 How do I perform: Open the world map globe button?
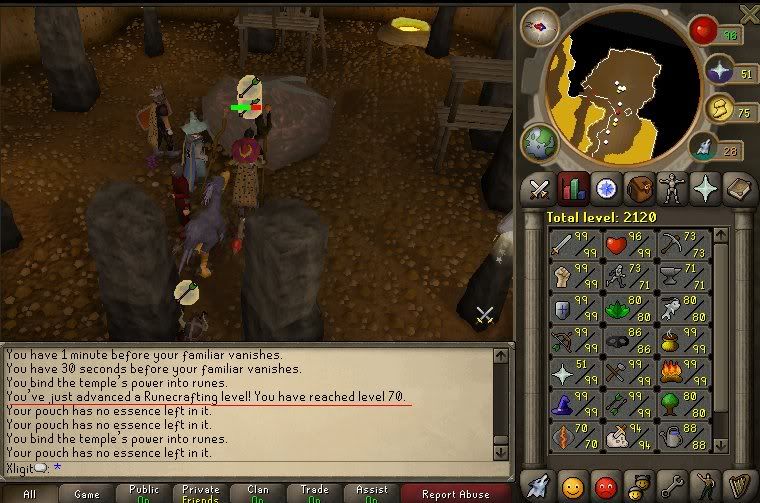pos(539,141)
